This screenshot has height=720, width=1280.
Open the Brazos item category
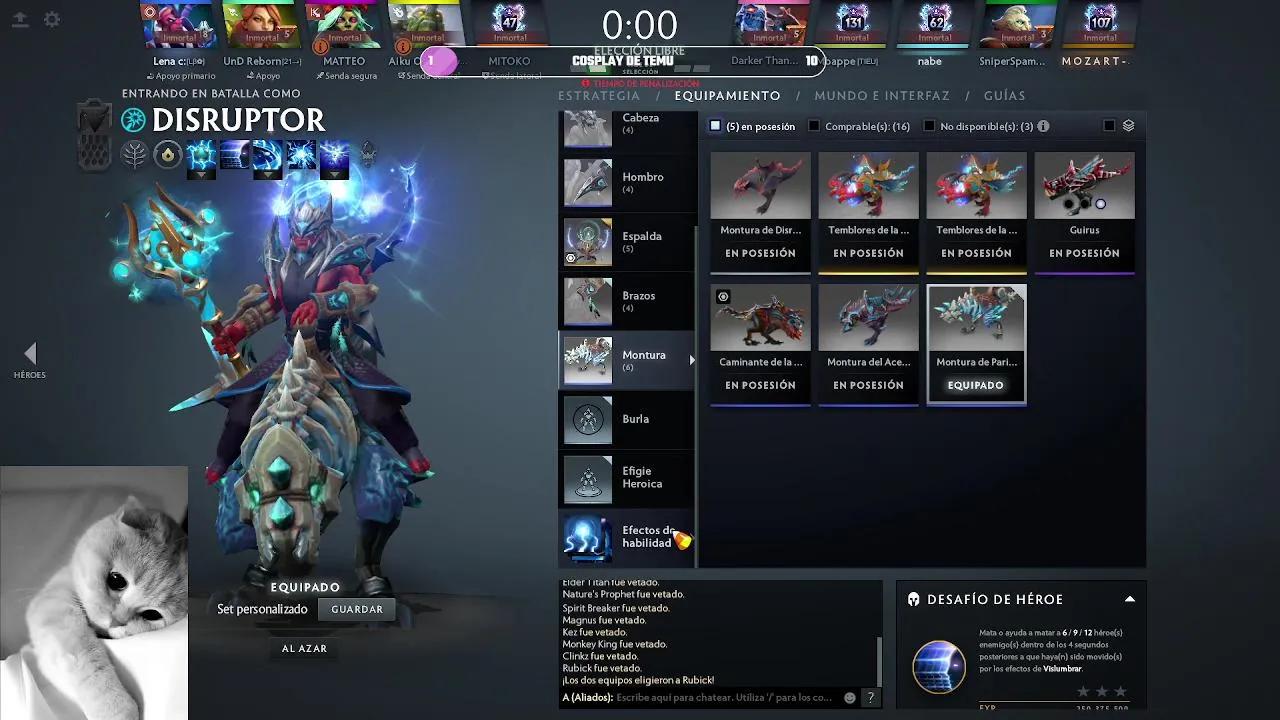(627, 301)
